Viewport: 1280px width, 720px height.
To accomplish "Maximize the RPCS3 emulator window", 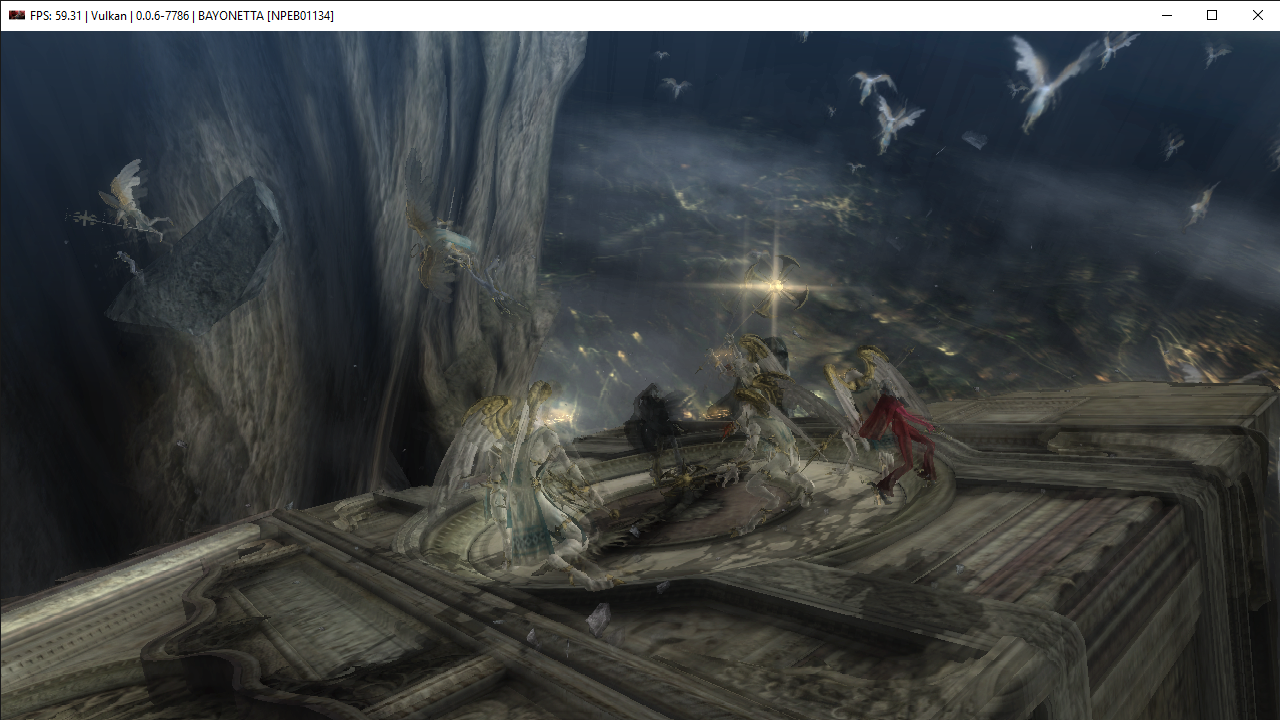I will [x=1211, y=15].
